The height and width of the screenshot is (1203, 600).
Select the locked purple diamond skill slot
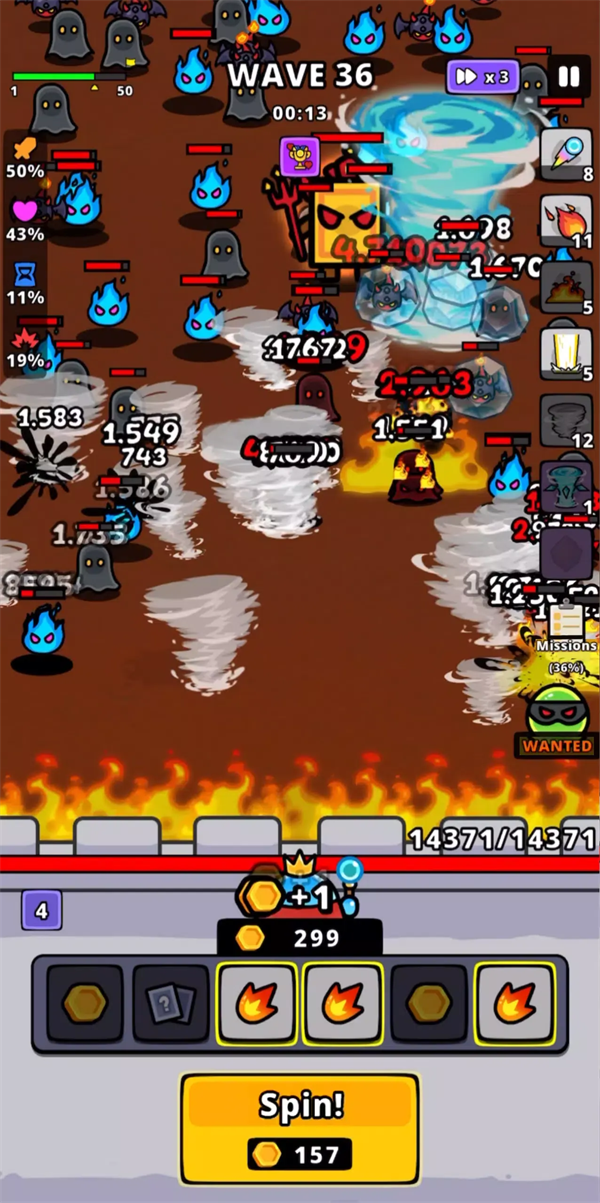point(566,553)
